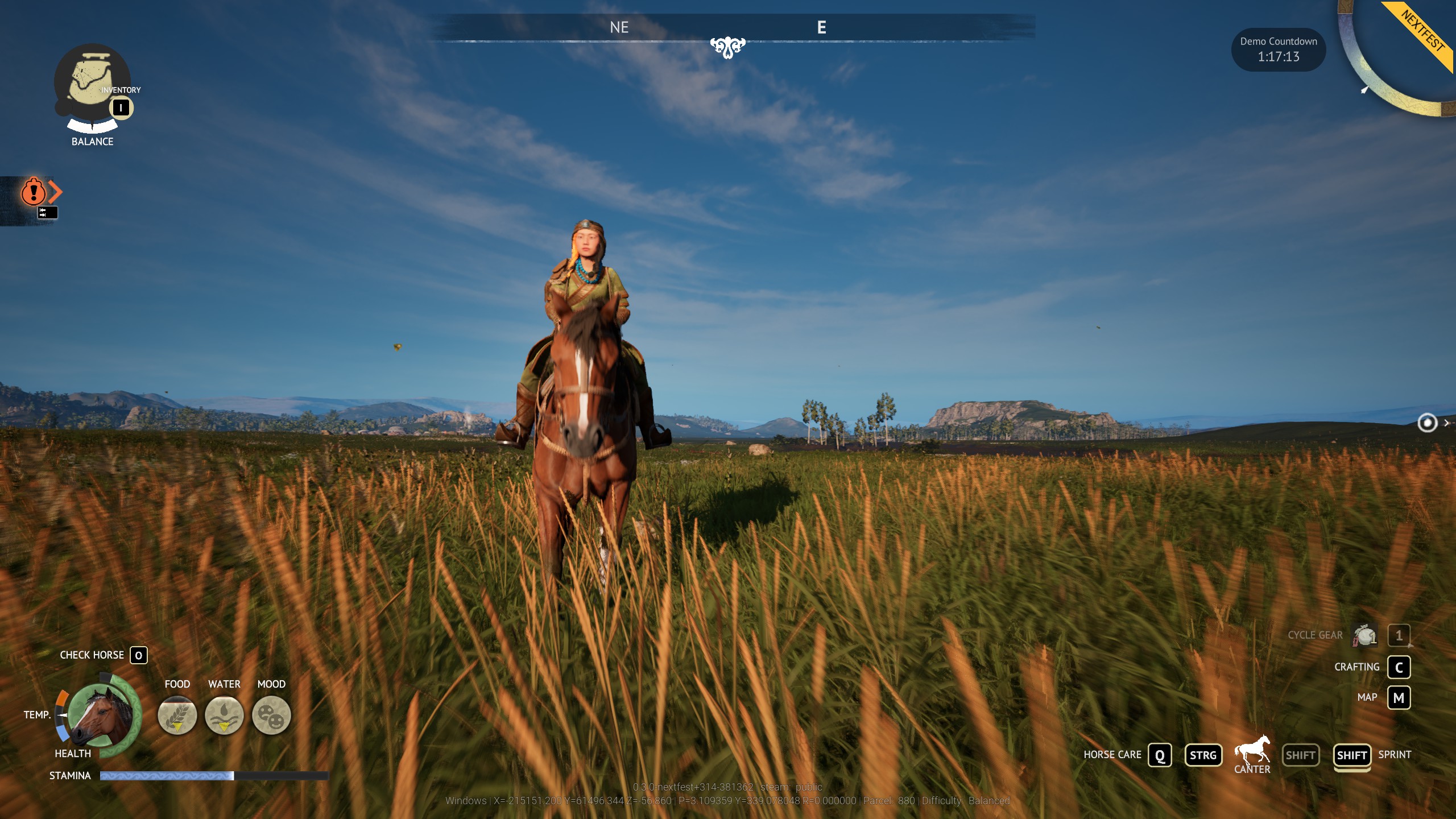Expand the small black arrow panel below the alert
Screen dimensions: 1456x819
(x=47, y=213)
